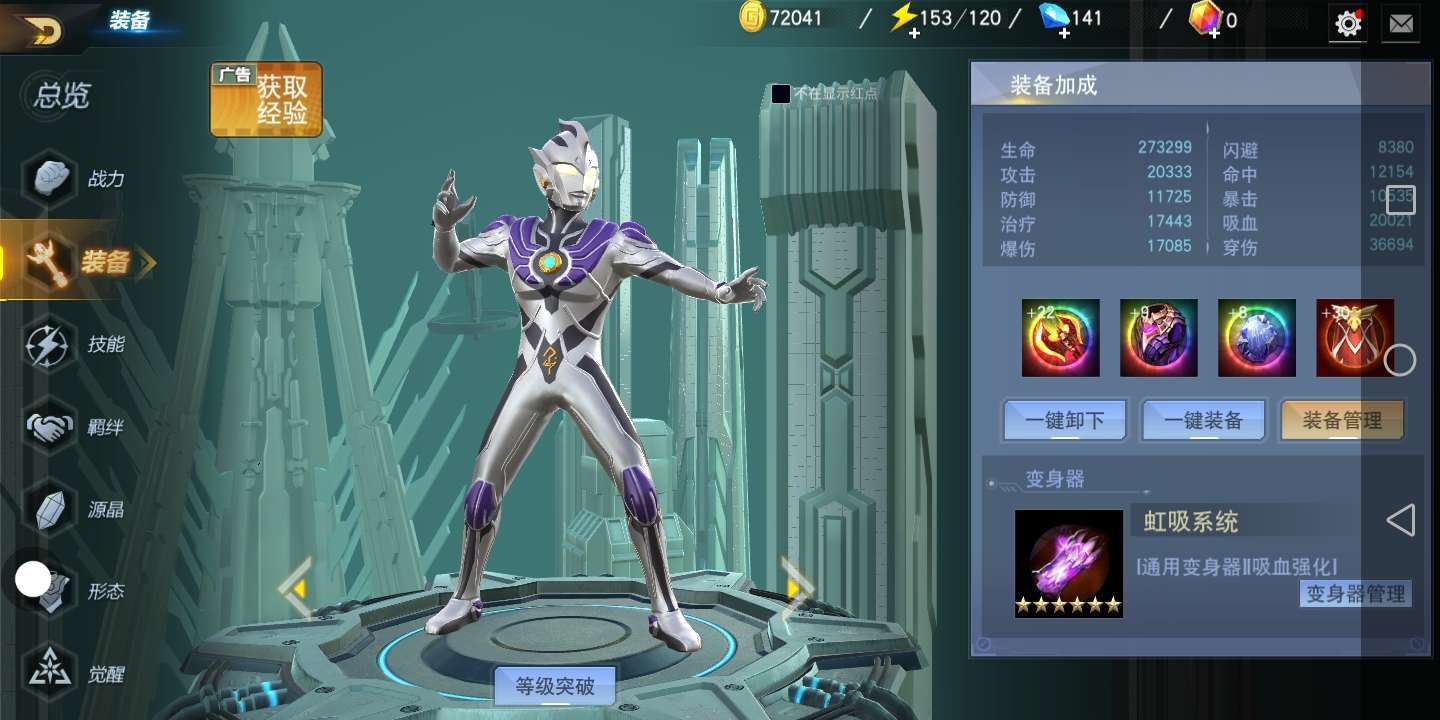Screen dimensions: 1440x720
Task: Click the 等级突破 level breakthrough button
Action: click(555, 686)
